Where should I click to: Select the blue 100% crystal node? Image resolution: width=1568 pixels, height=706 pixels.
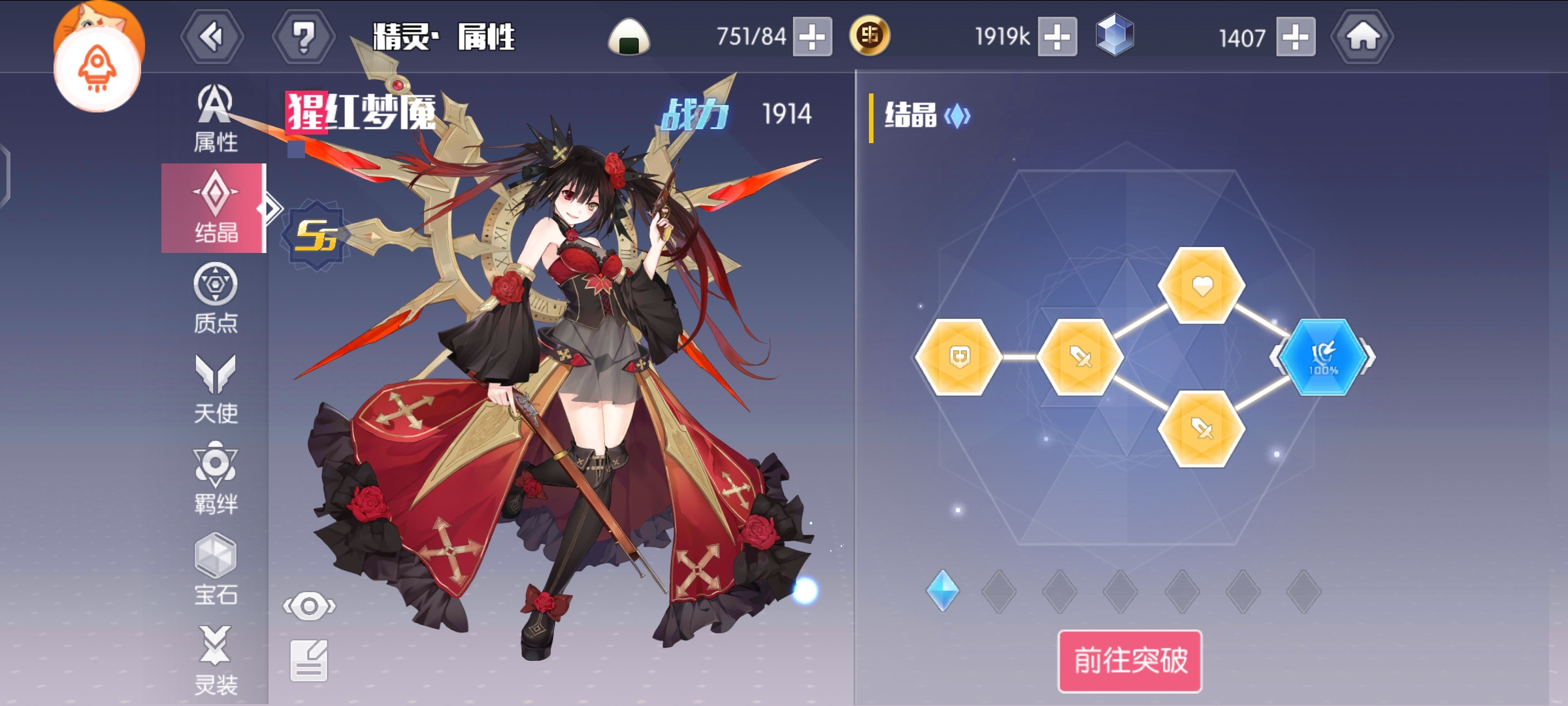[1322, 358]
